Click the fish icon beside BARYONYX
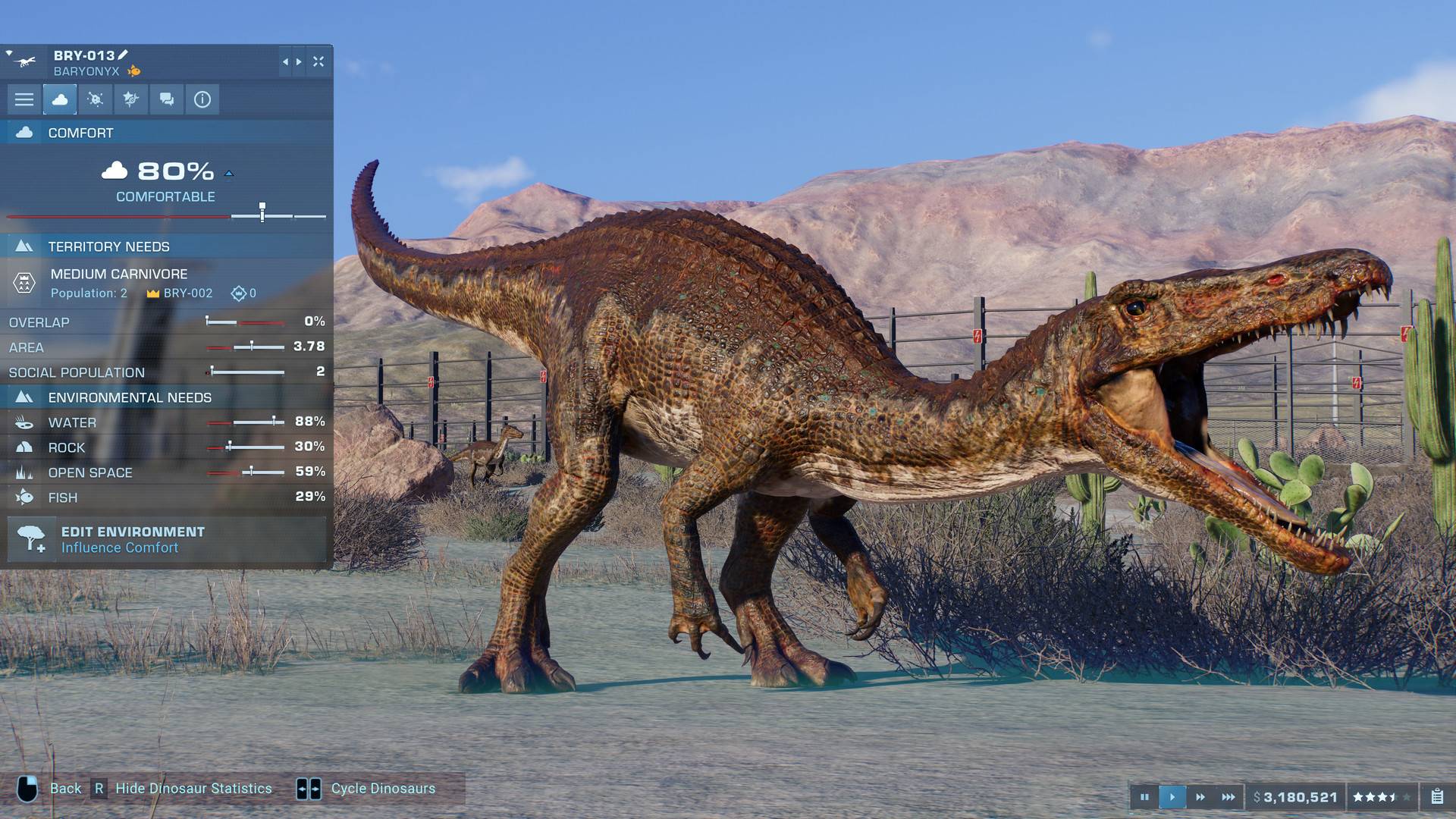 [134, 72]
